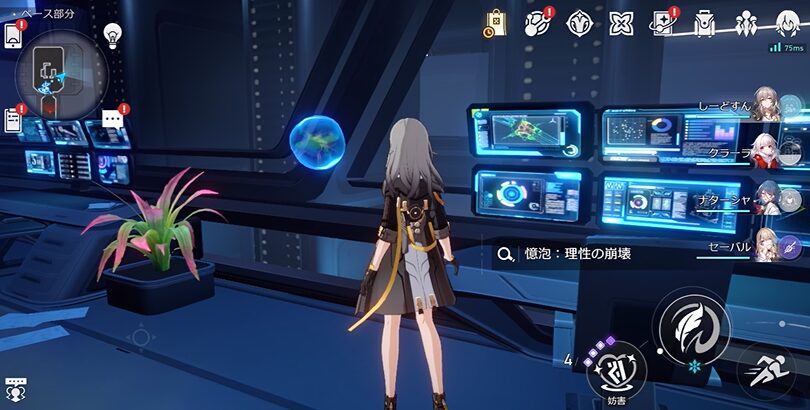Activate the feather basic attack button
Screen dimensions: 810x410
tap(691, 324)
